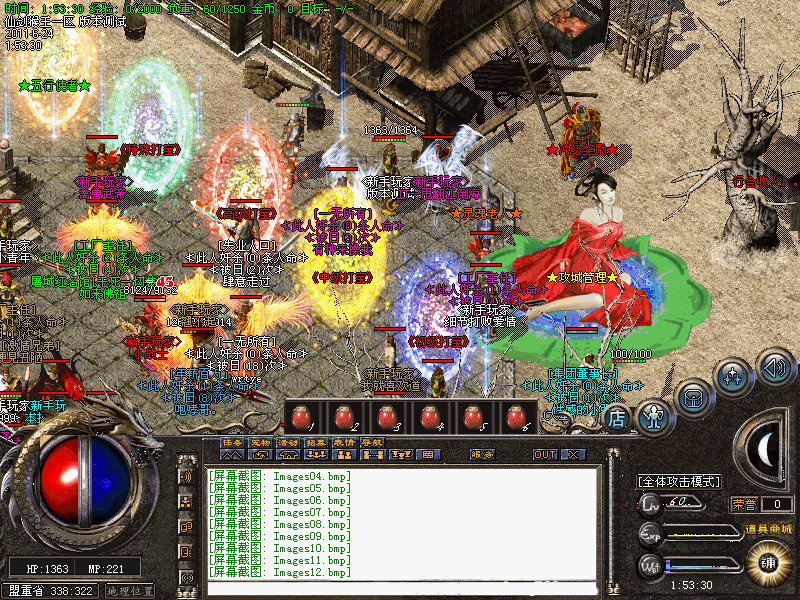Open the bag inventory round button
The height and width of the screenshot is (600, 800).
[692, 395]
